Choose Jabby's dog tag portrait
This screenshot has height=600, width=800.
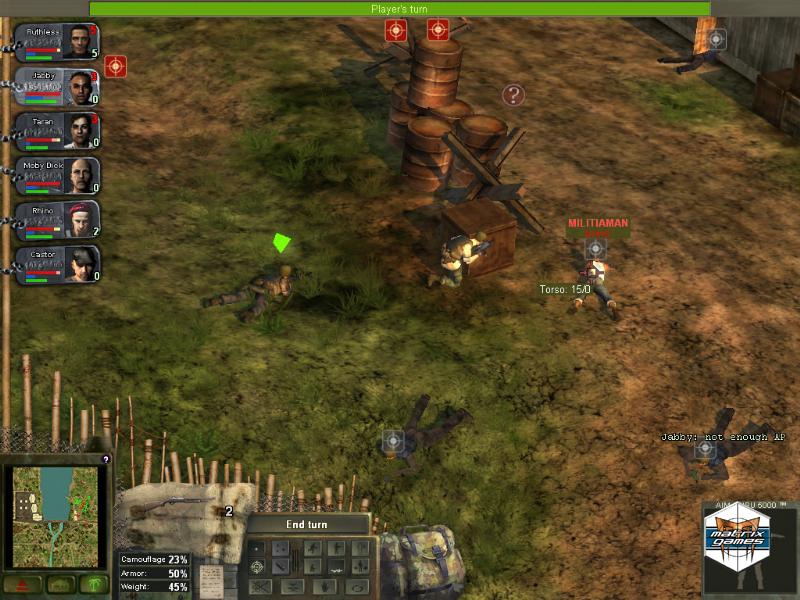pos(60,87)
